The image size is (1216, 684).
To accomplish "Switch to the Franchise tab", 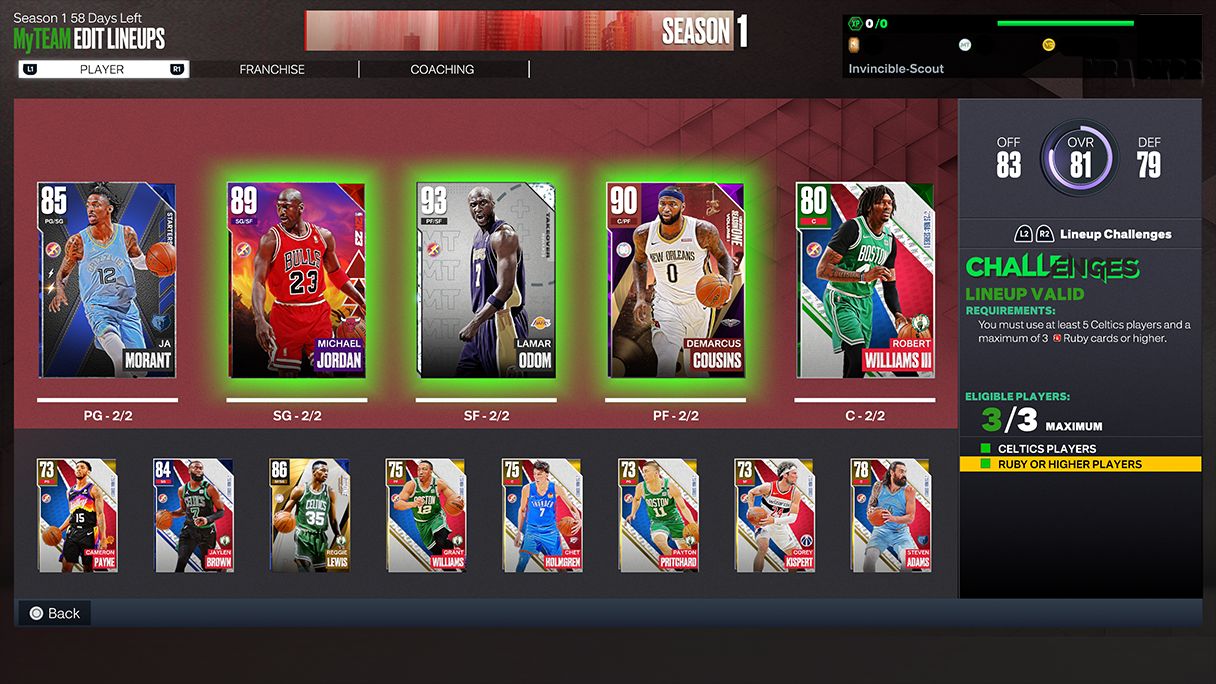I will tap(272, 69).
